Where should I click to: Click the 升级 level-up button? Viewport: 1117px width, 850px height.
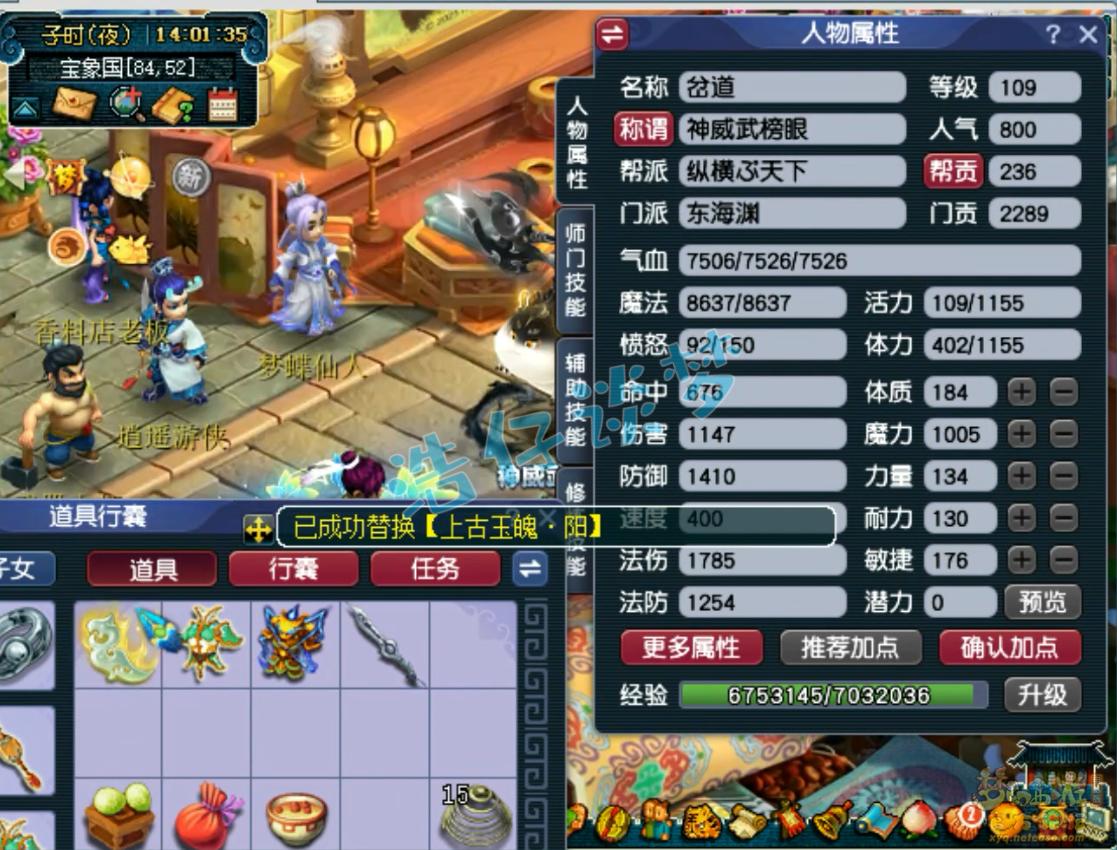coord(1042,694)
